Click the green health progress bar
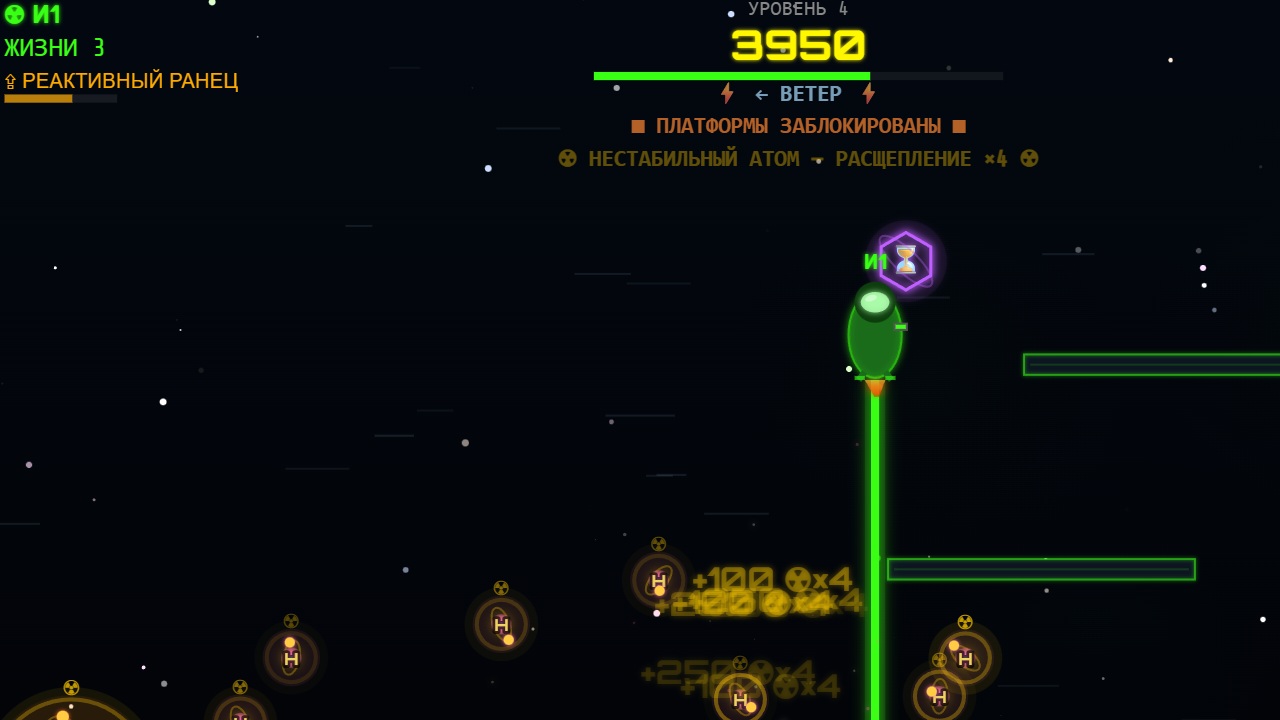 [x=732, y=75]
